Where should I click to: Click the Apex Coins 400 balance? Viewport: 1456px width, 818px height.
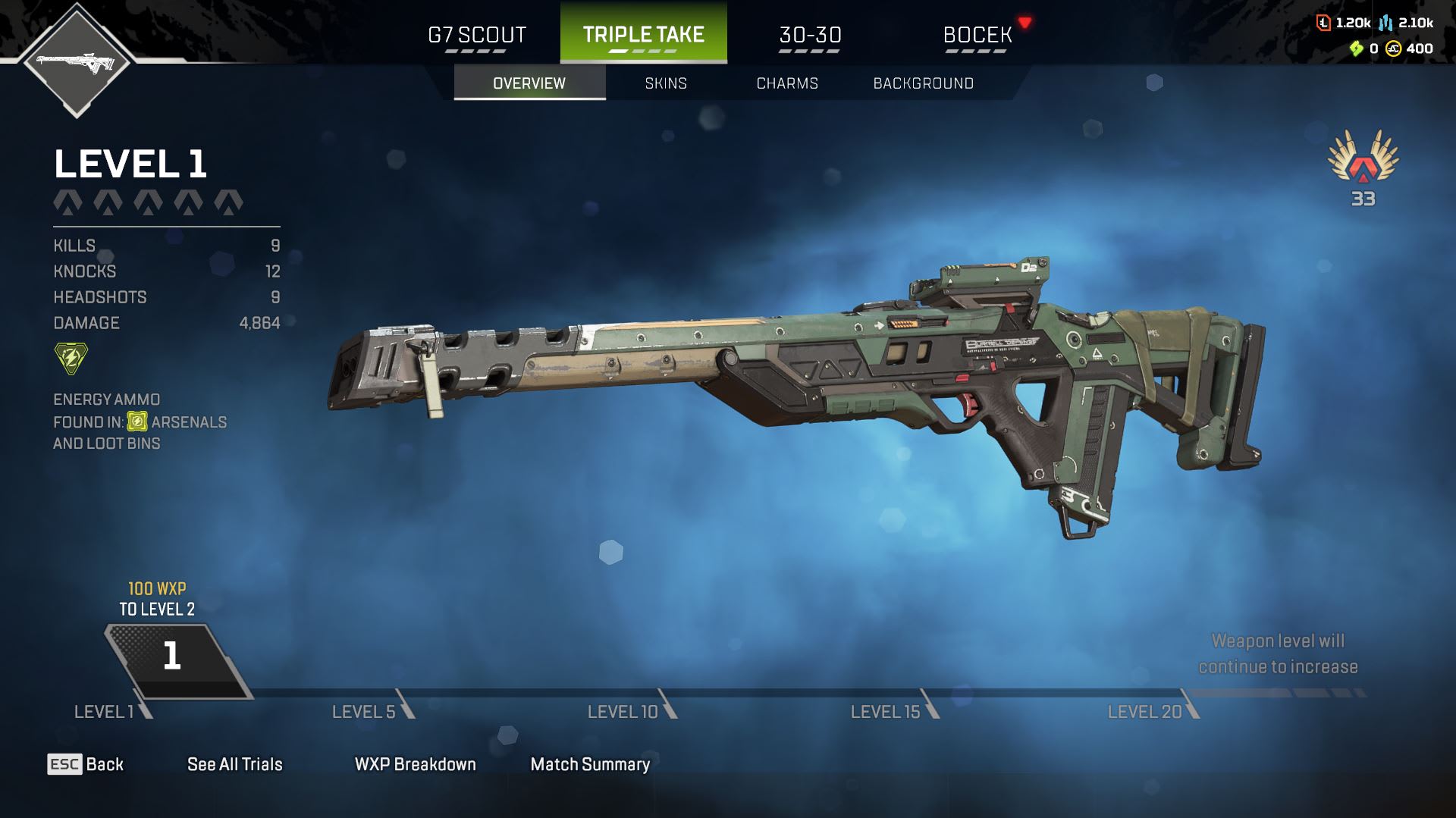[x=1410, y=49]
